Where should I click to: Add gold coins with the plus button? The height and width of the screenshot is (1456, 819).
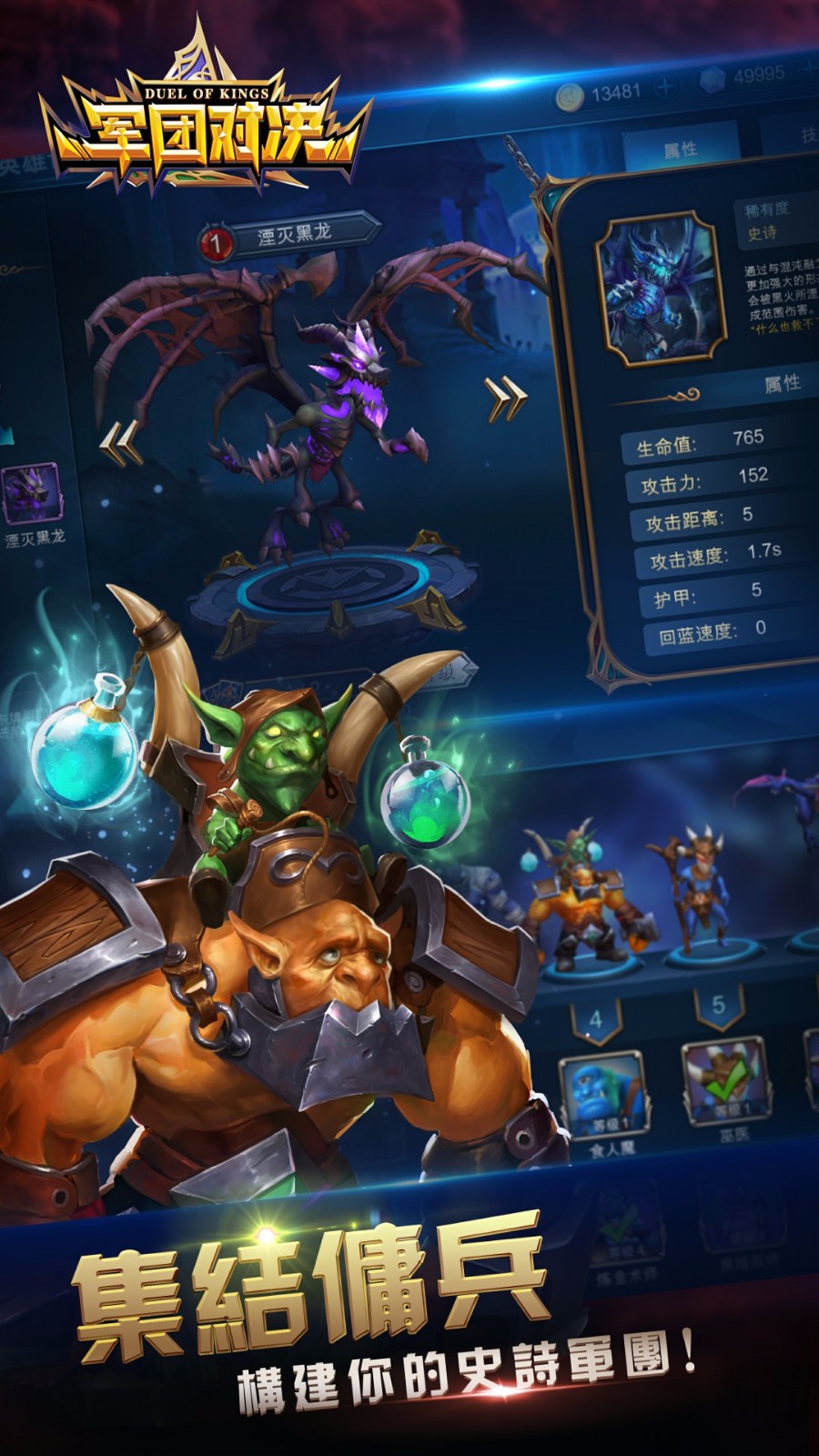point(666,87)
